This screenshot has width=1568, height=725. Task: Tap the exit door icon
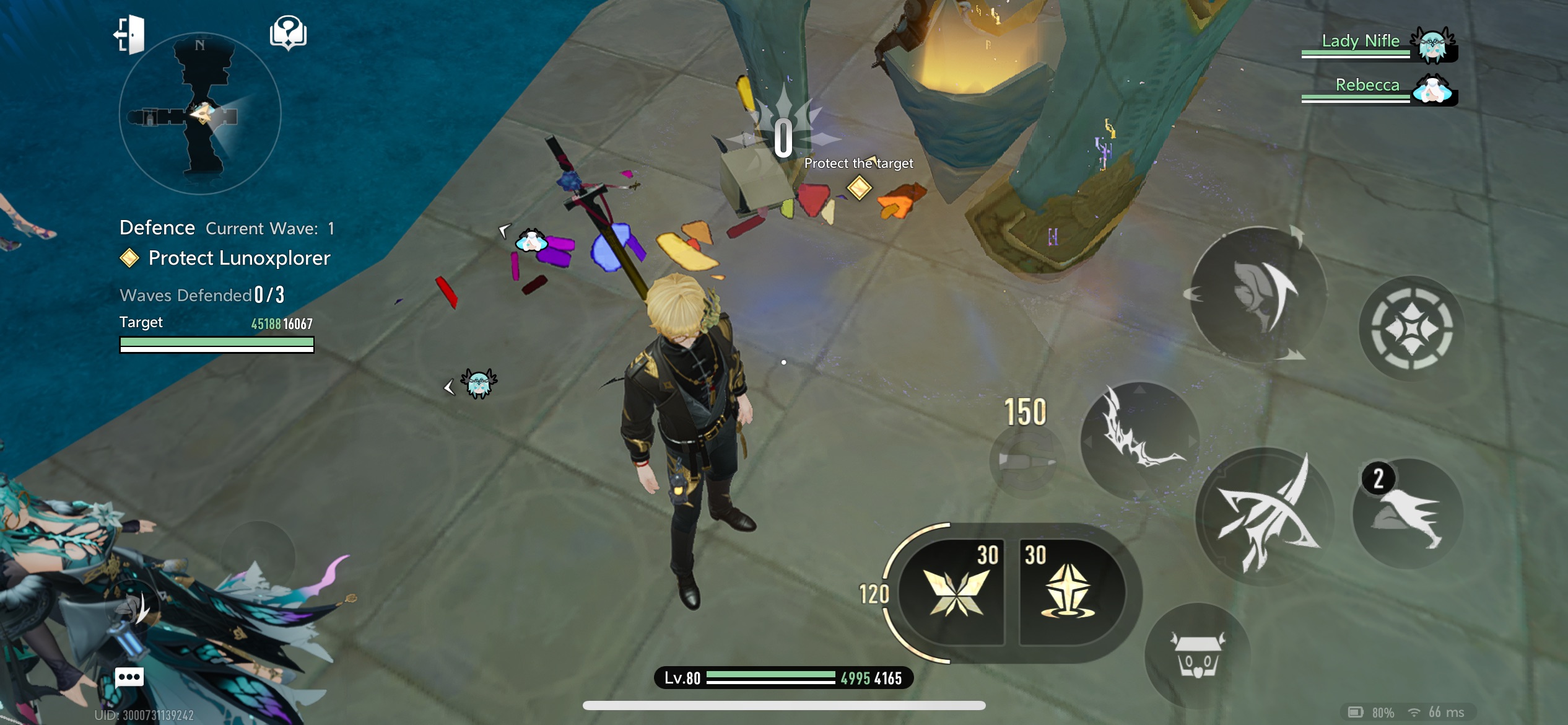(129, 35)
